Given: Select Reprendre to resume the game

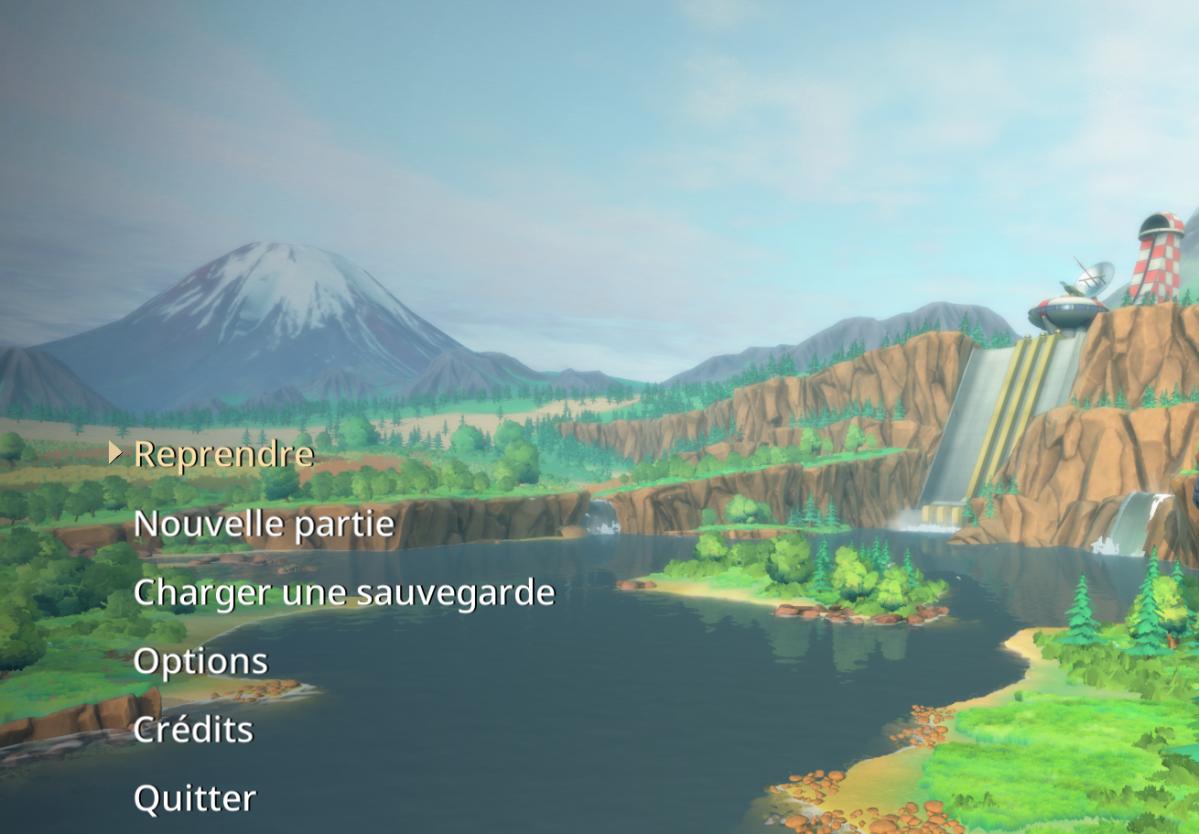Looking at the screenshot, I should point(223,454).
